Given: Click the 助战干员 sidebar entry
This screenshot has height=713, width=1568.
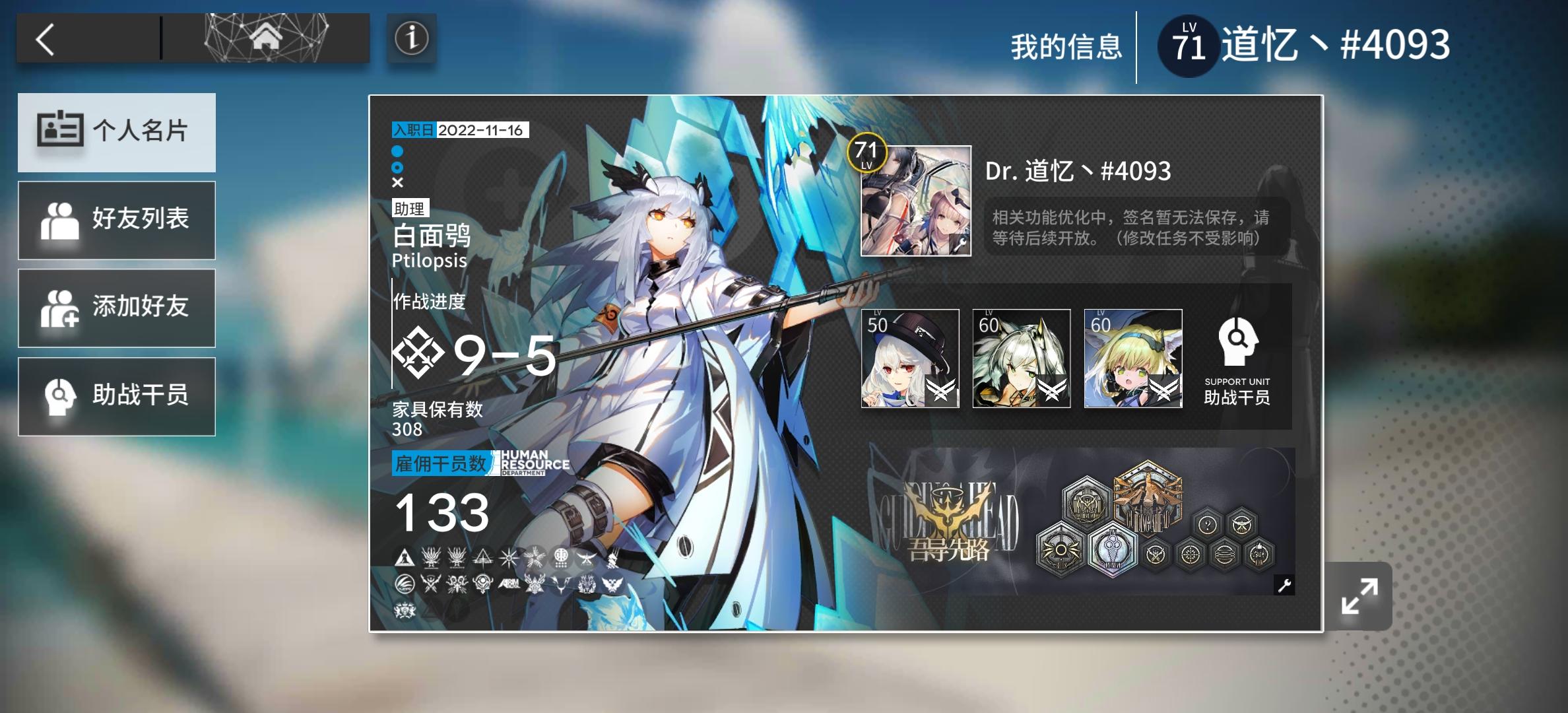Looking at the screenshot, I should pyautogui.click(x=117, y=396).
